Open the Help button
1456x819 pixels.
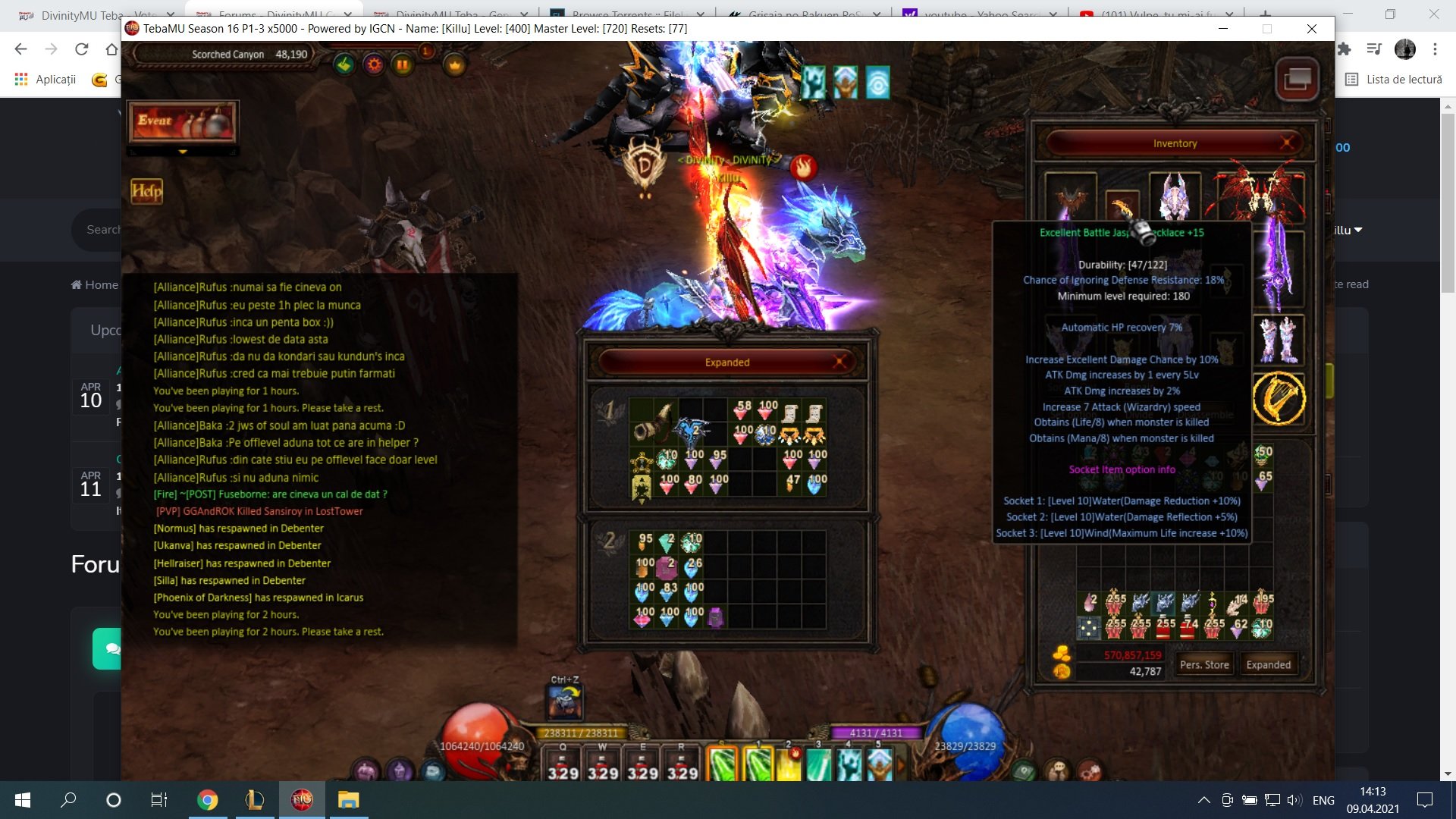pos(146,191)
